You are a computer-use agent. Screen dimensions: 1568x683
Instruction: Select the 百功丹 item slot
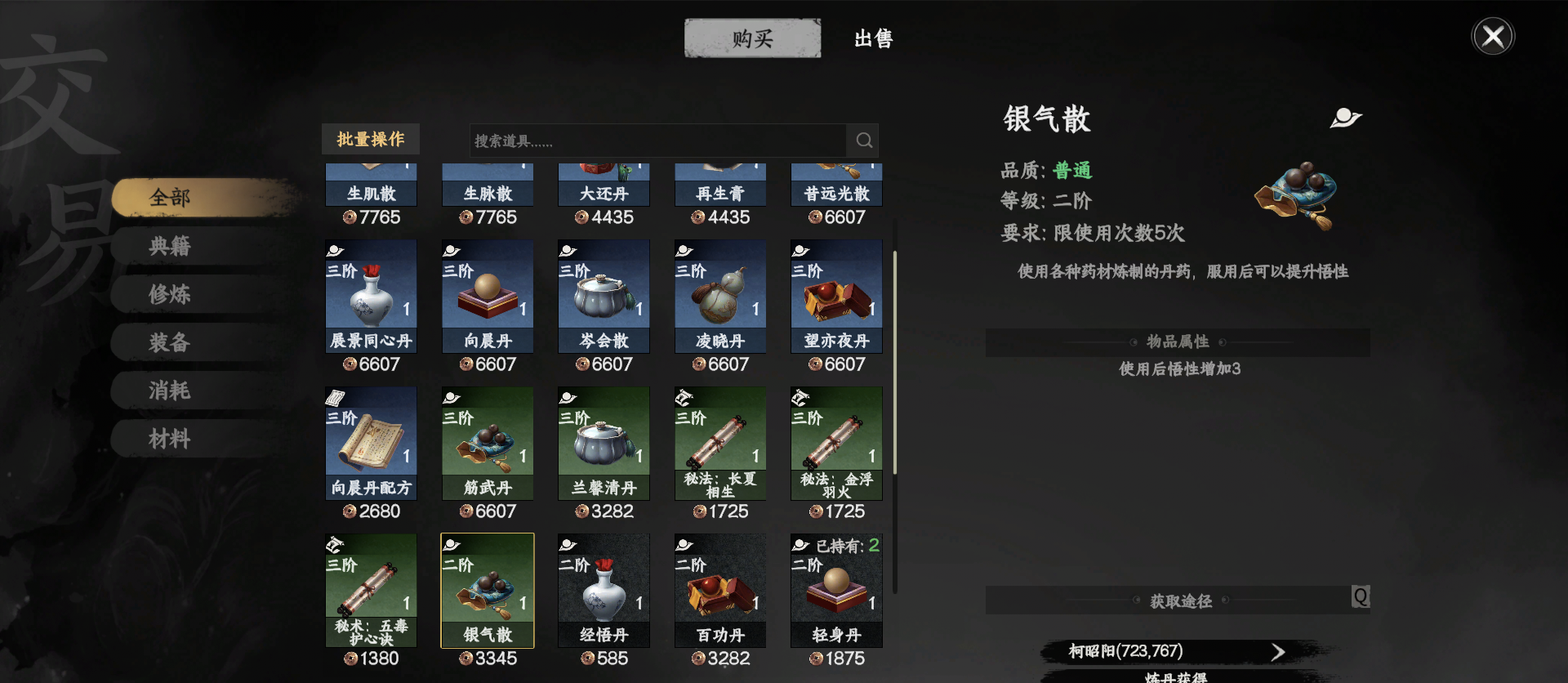720,590
